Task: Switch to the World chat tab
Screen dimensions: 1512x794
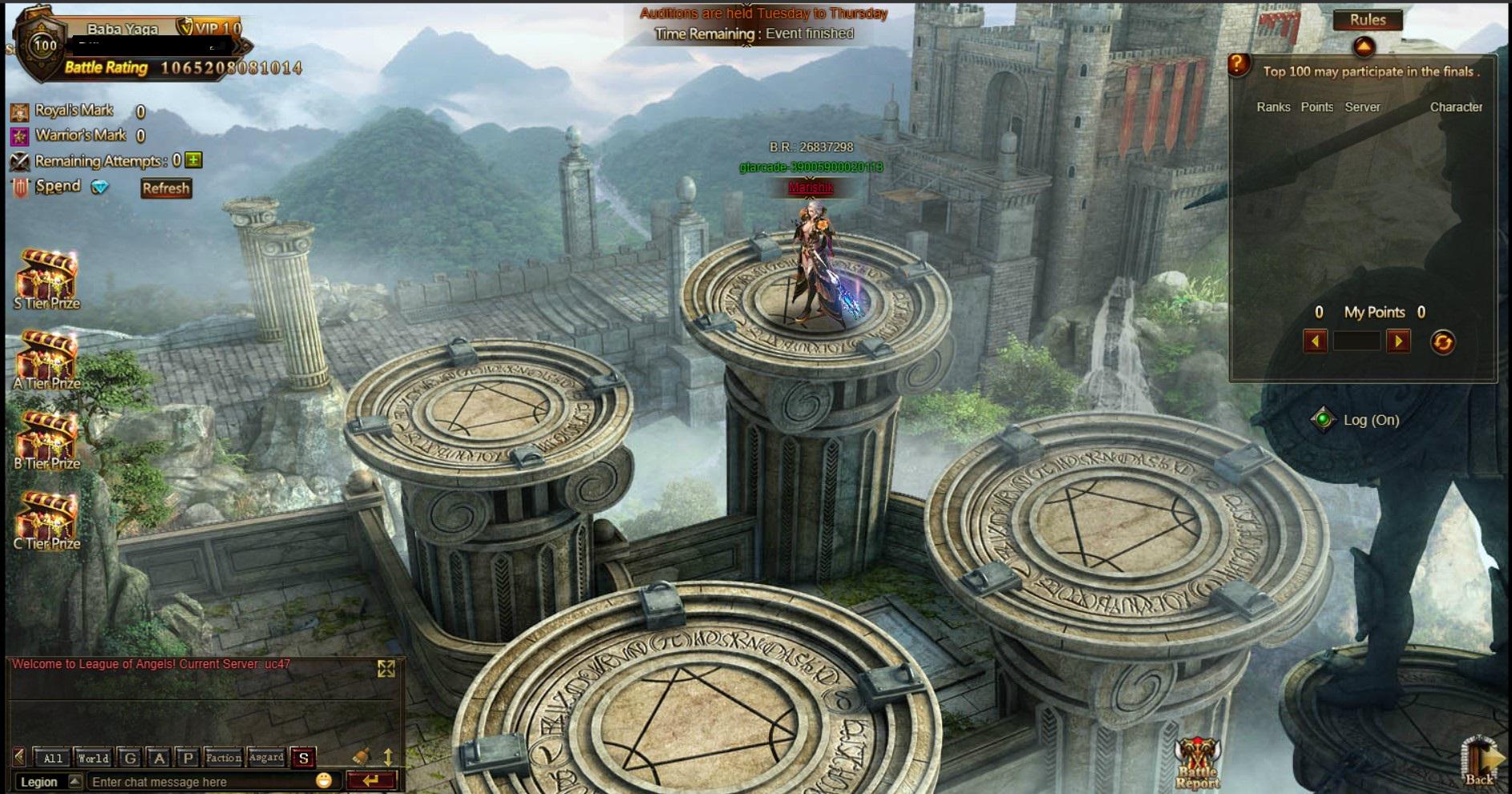Action: click(x=93, y=758)
